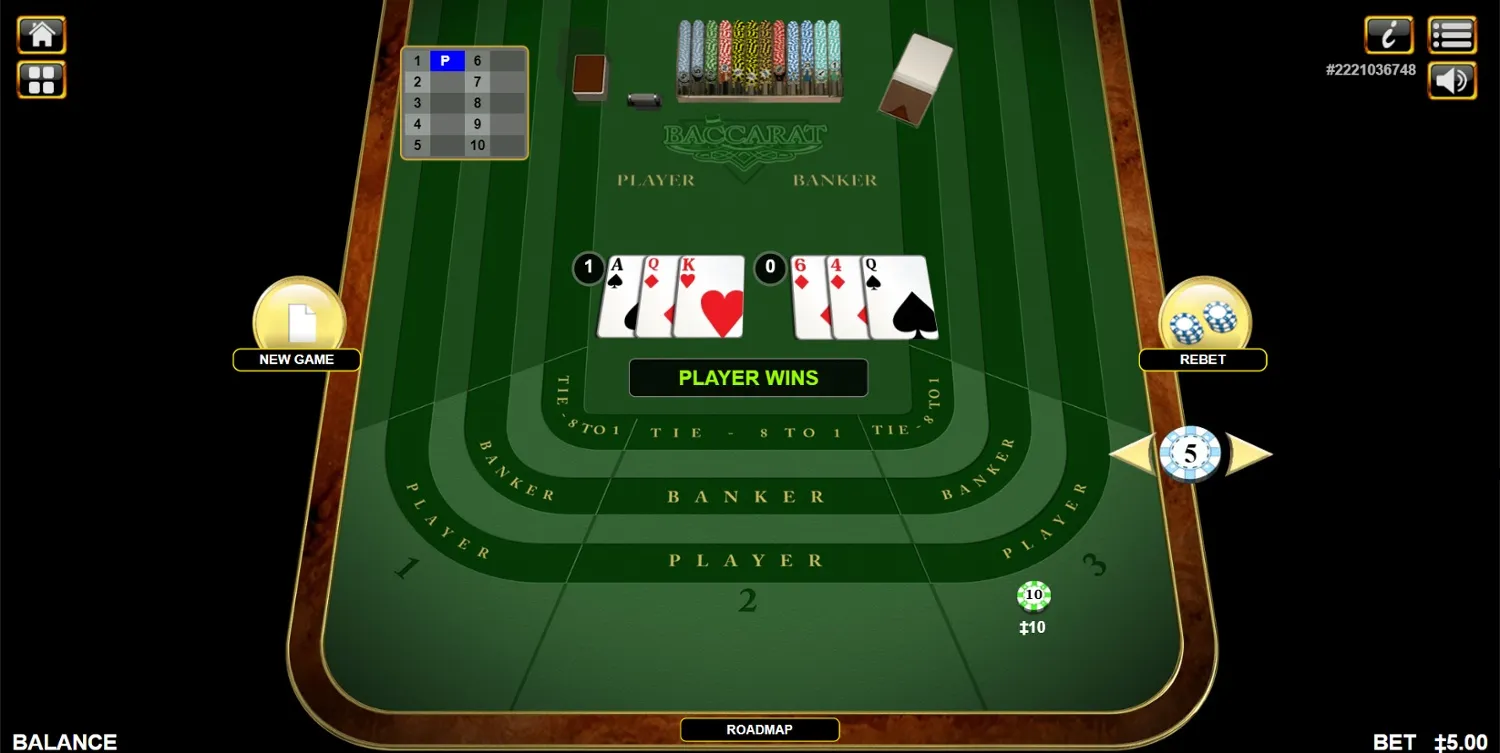This screenshot has height=753, width=1500.
Task: Click the card shoe next to the chip rack
Action: coord(912,75)
